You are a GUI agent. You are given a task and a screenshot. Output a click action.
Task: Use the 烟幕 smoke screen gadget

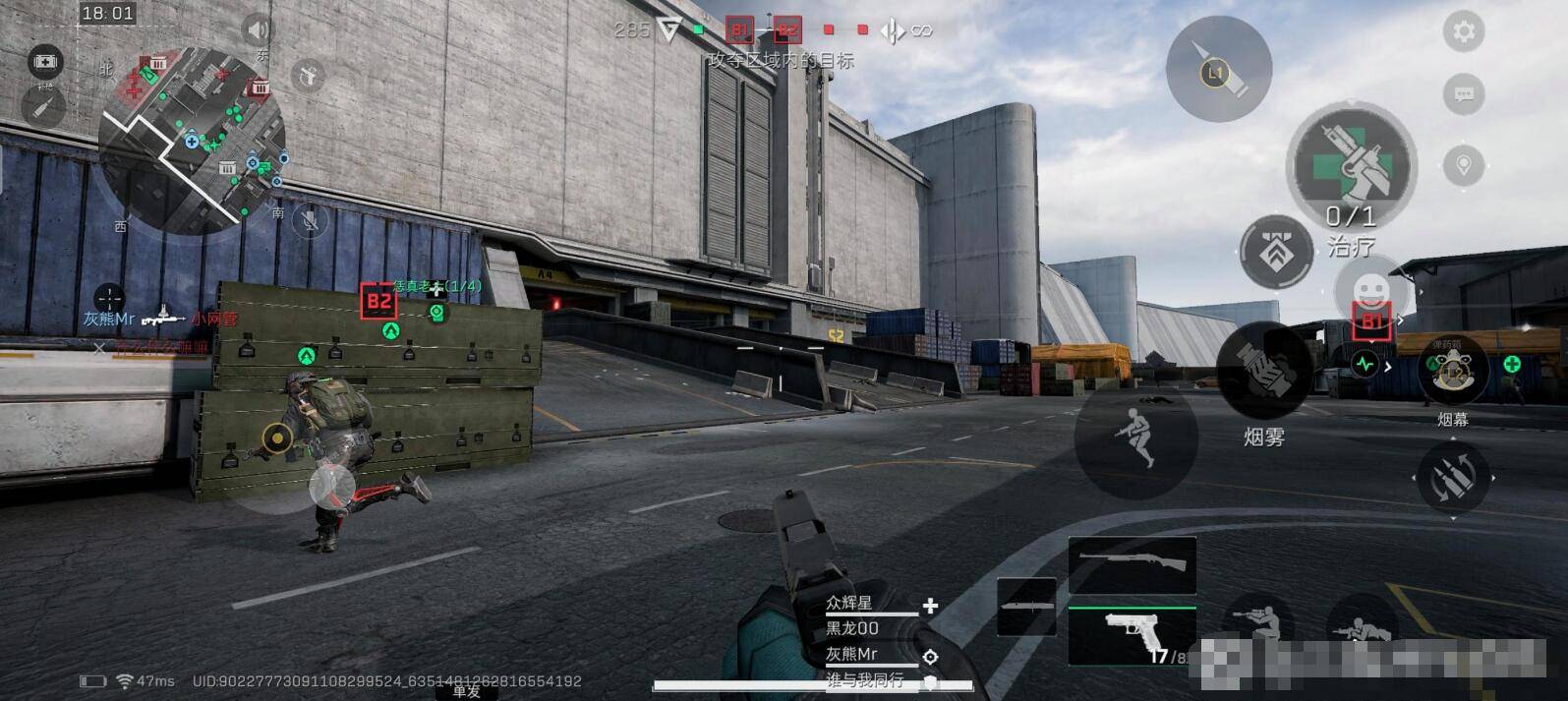[x=1452, y=371]
